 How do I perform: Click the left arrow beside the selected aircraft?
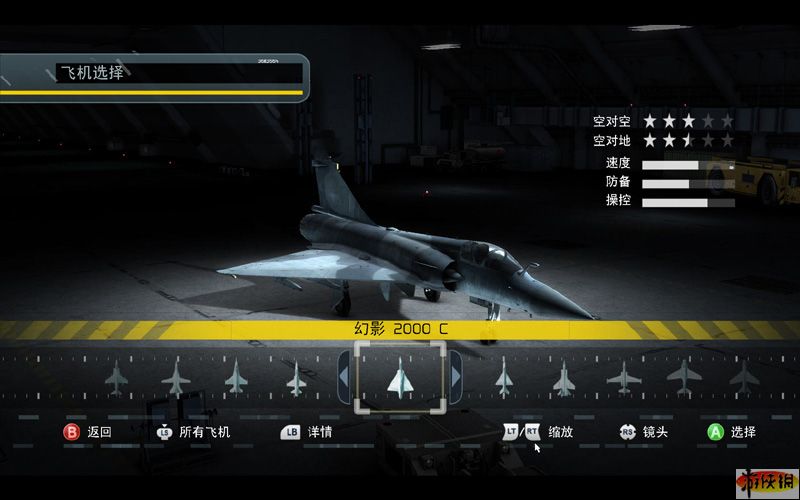tap(343, 376)
